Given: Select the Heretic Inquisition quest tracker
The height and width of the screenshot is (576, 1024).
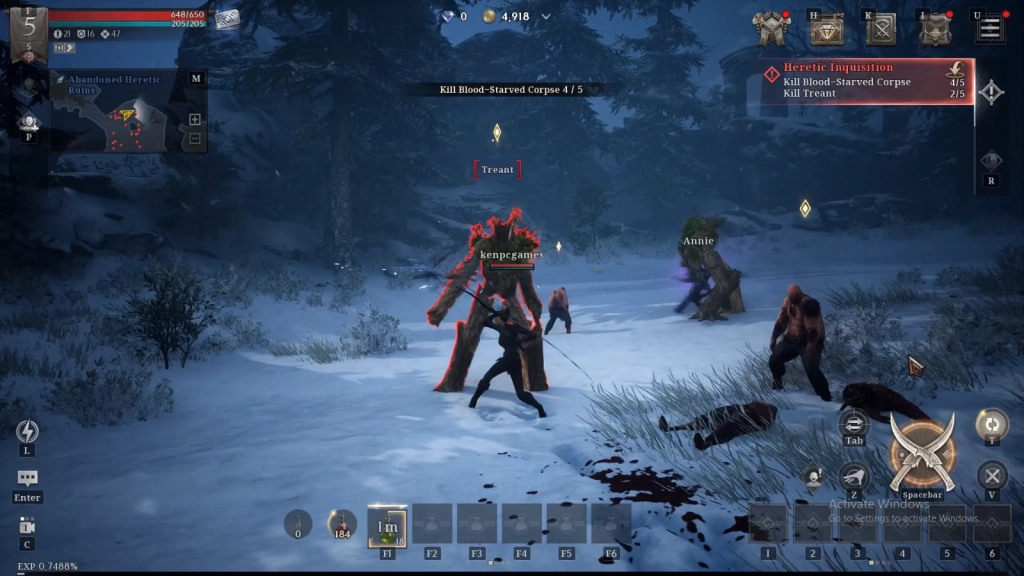Looking at the screenshot, I should pos(866,81).
